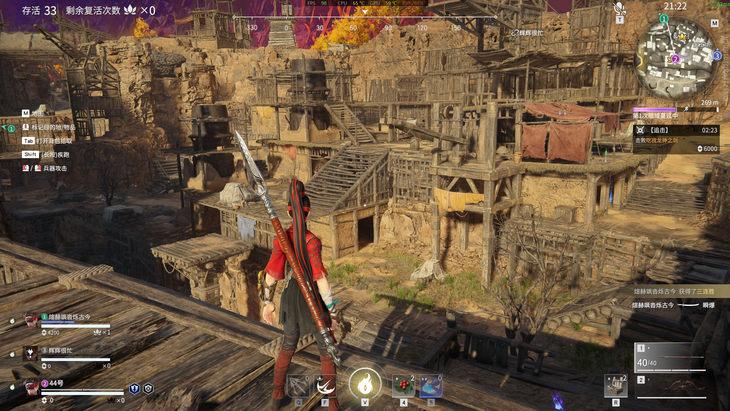Use the red berry healing item slot

click(x=403, y=385)
